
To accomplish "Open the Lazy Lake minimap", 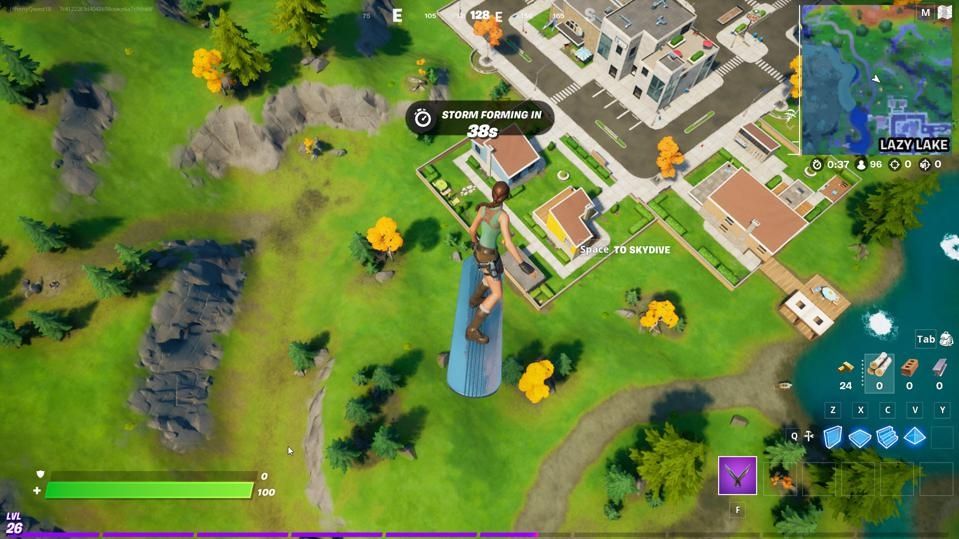I will click(876, 80).
